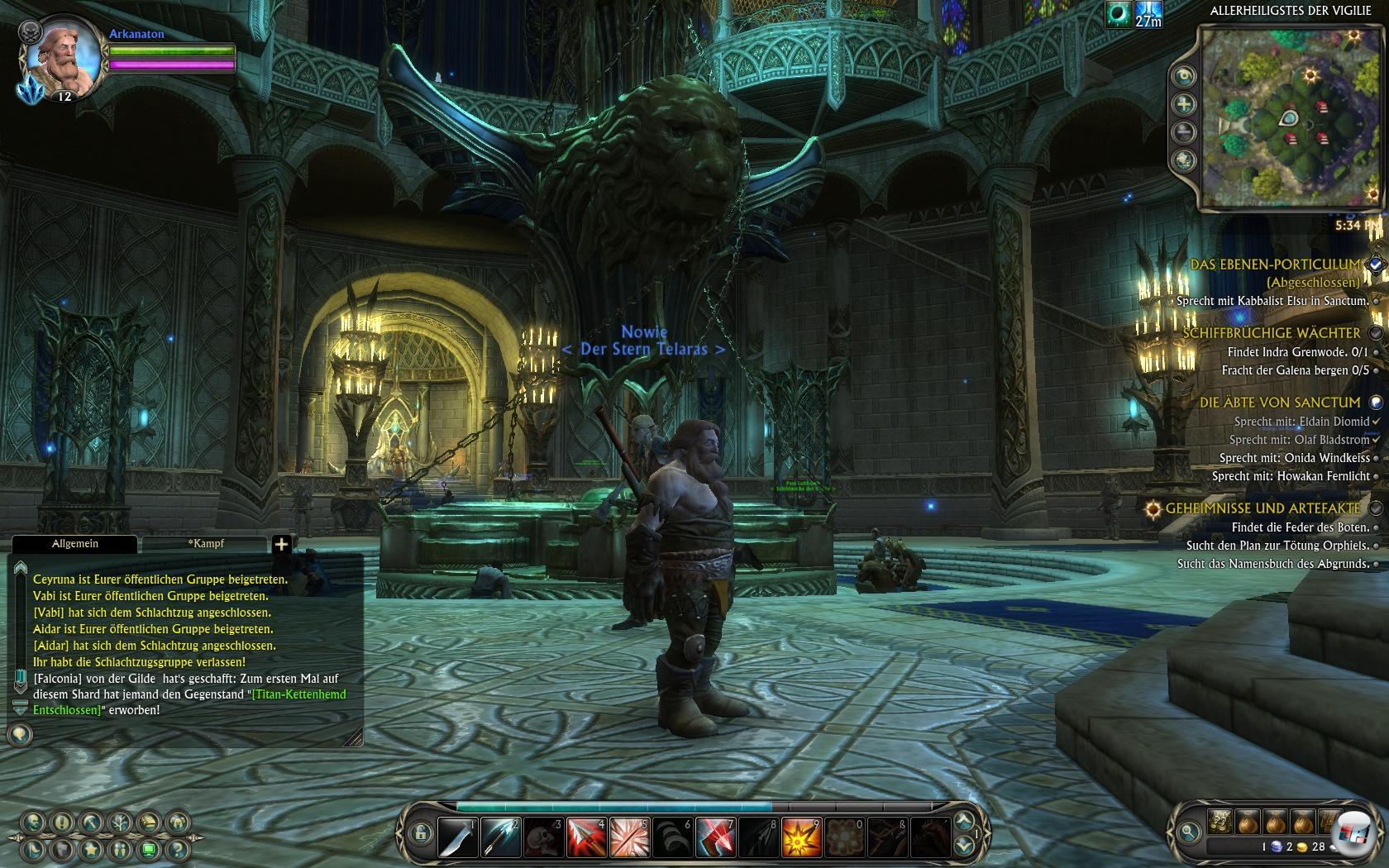Open the world map globe button
Screen dimensions: 1389x868
(1184, 160)
